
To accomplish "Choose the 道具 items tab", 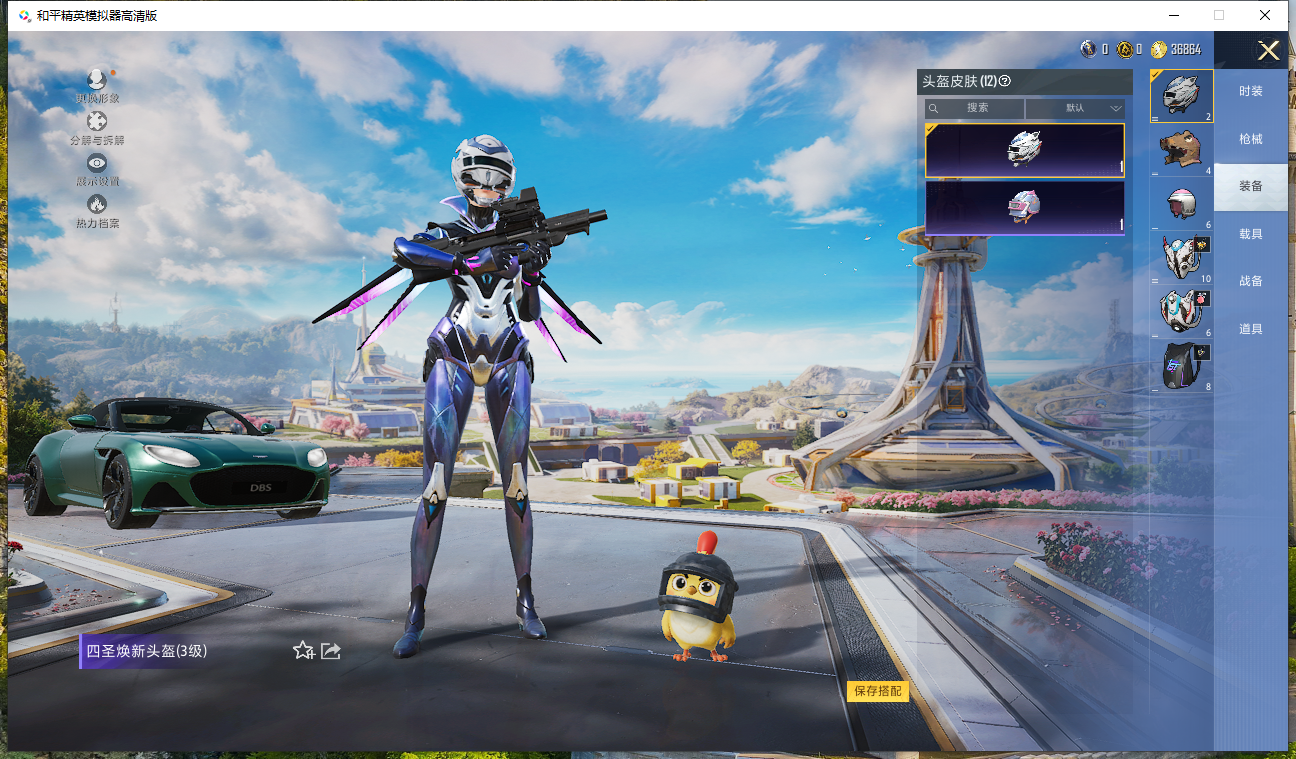I will [x=1250, y=329].
